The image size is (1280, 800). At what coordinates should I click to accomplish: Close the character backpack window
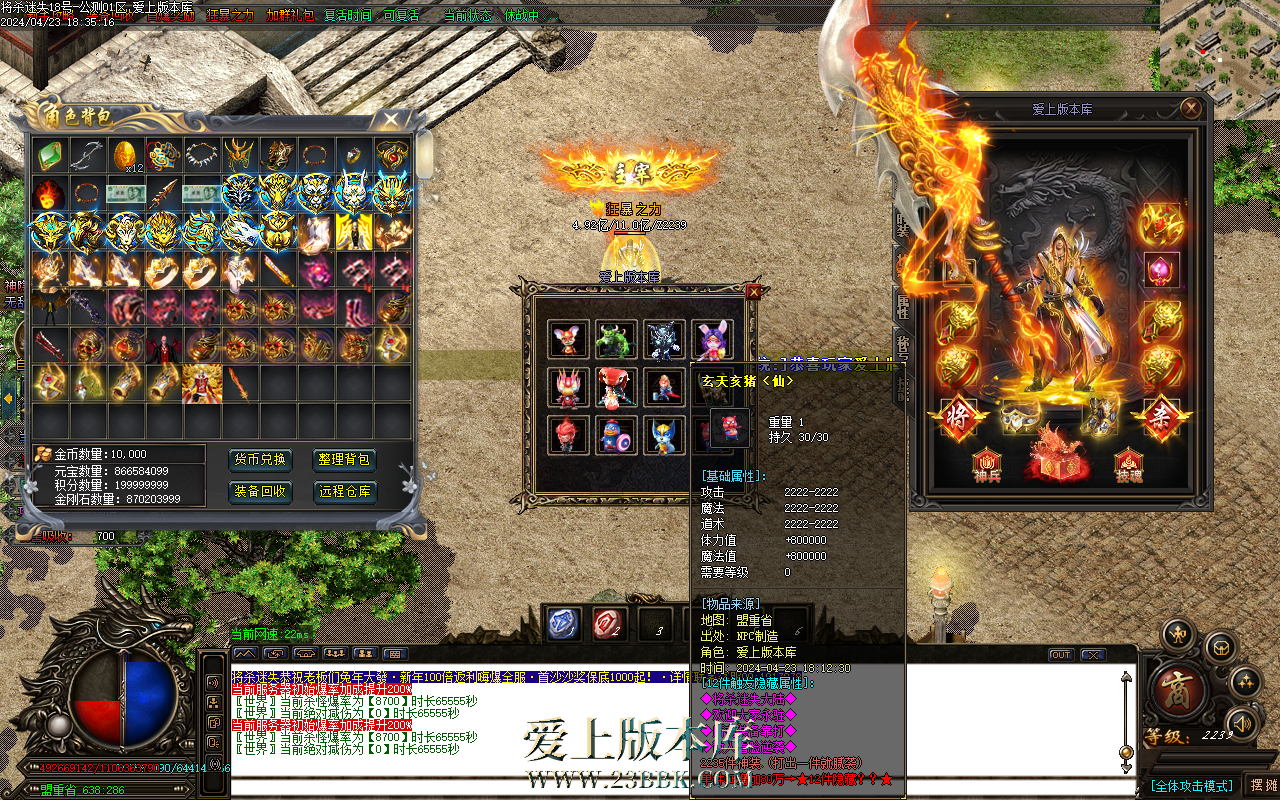tap(390, 119)
